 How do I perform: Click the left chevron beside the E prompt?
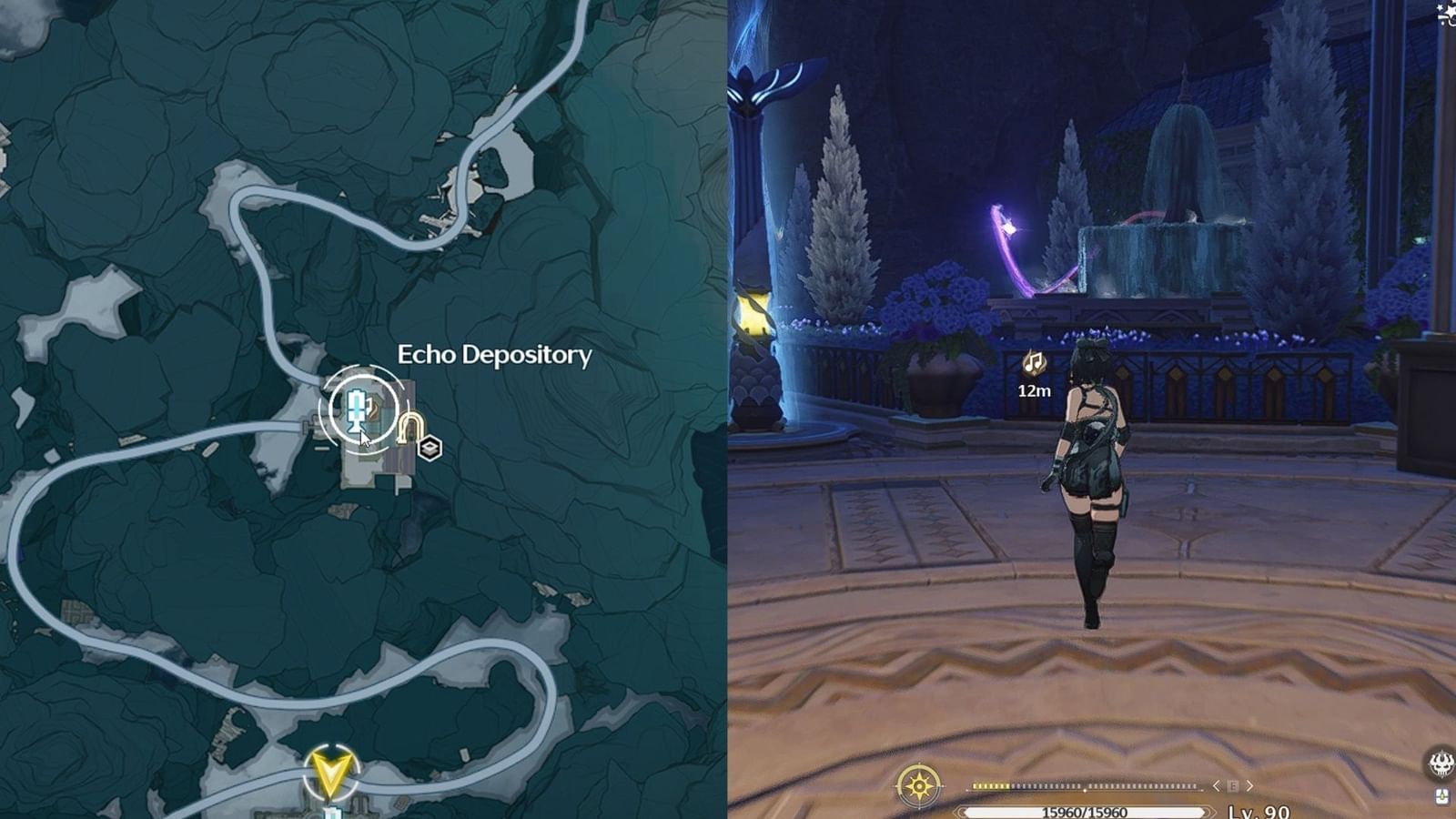pyautogui.click(x=1217, y=786)
